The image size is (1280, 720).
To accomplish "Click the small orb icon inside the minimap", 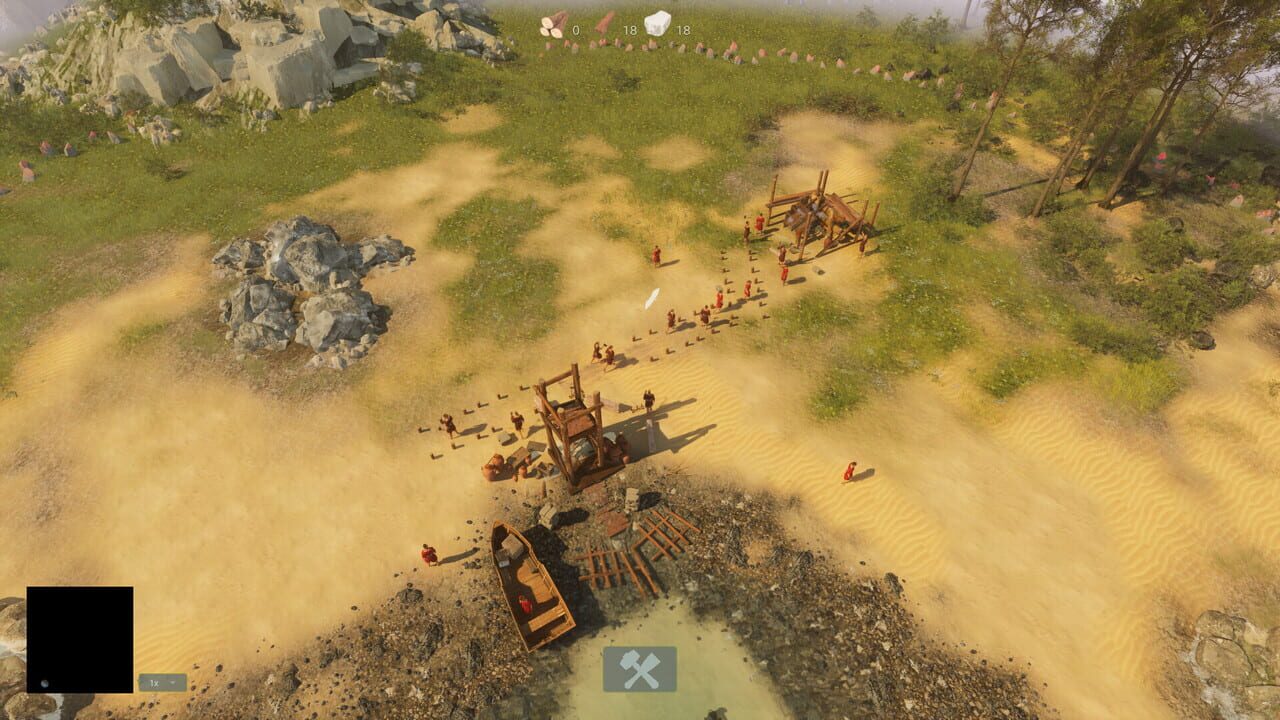I will pyautogui.click(x=44, y=683).
